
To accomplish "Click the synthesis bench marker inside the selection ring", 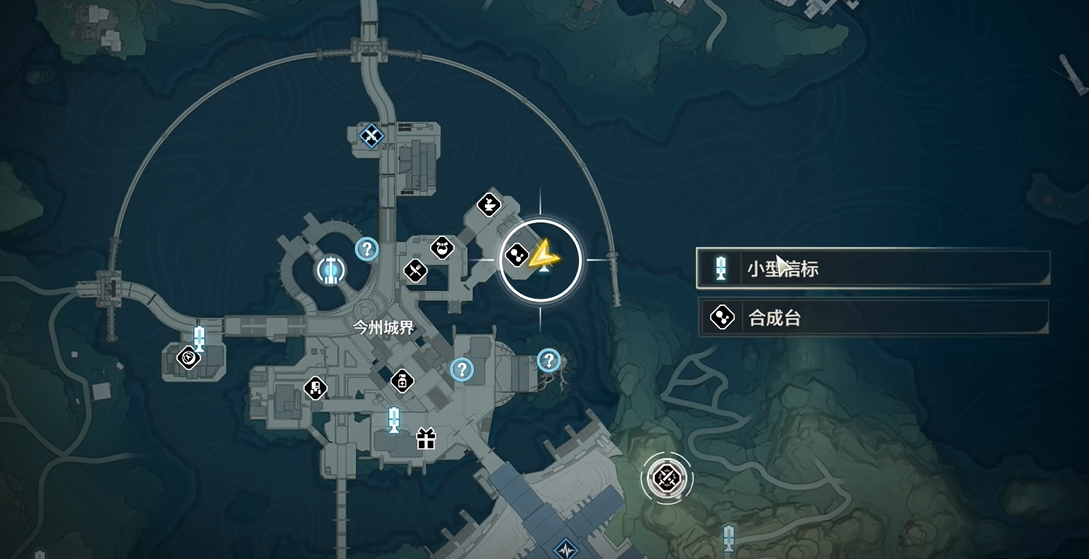I will [518, 256].
